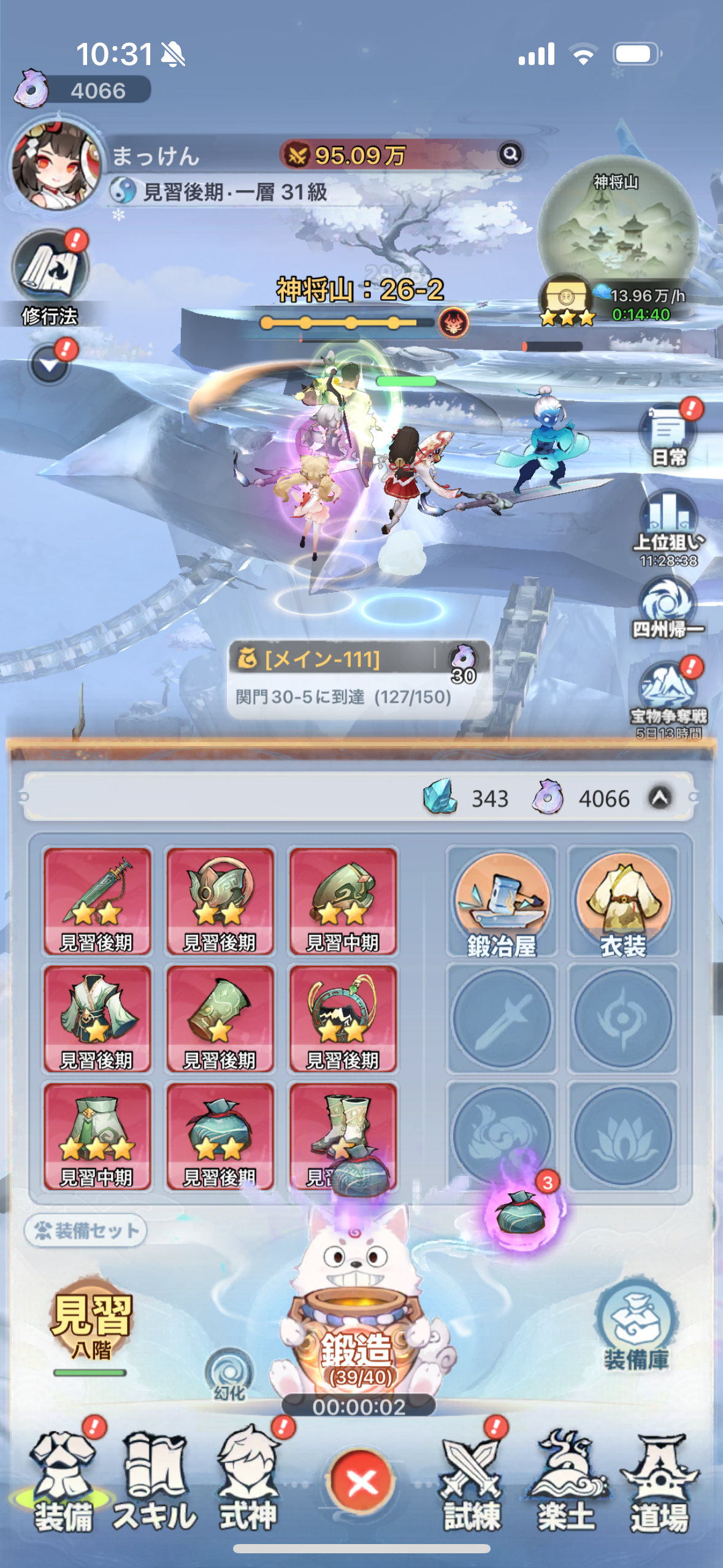Open the メイン-111 quest tracker

(x=359, y=678)
